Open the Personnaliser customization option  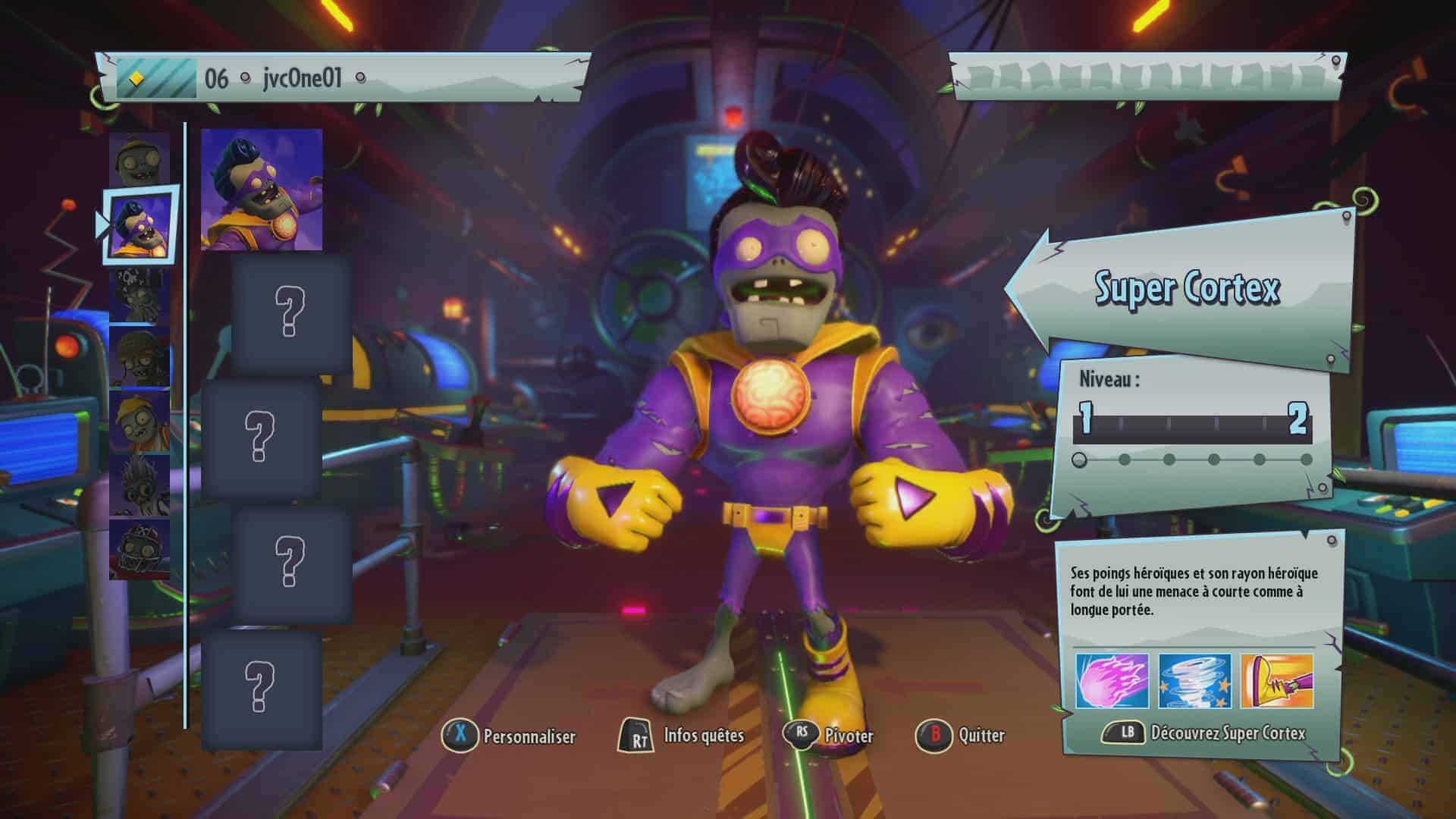coord(510,736)
